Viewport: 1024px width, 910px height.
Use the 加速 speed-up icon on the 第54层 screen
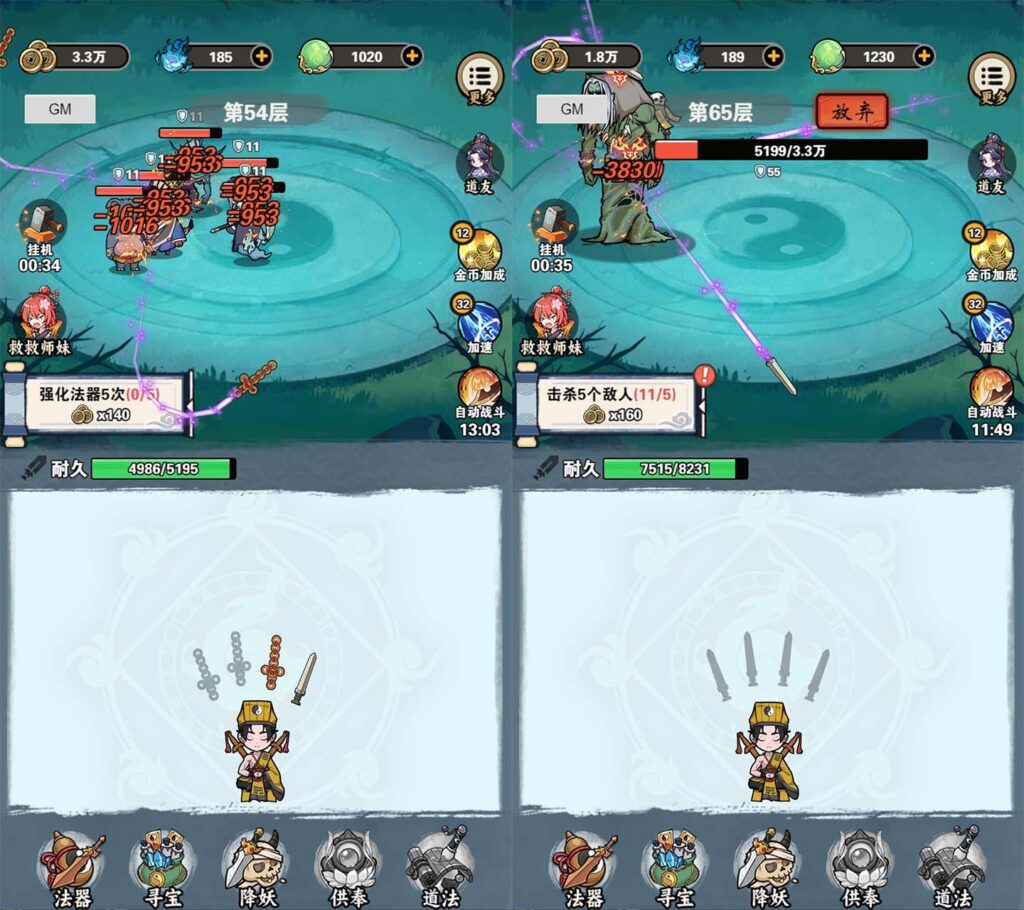(480, 324)
